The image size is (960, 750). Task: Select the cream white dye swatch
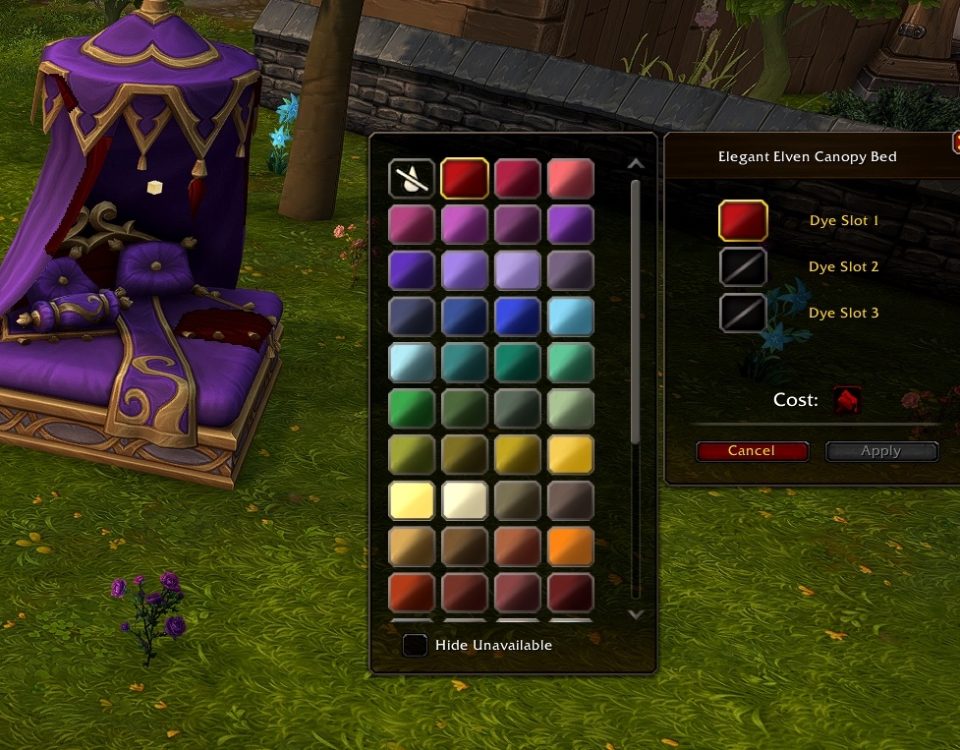465,501
